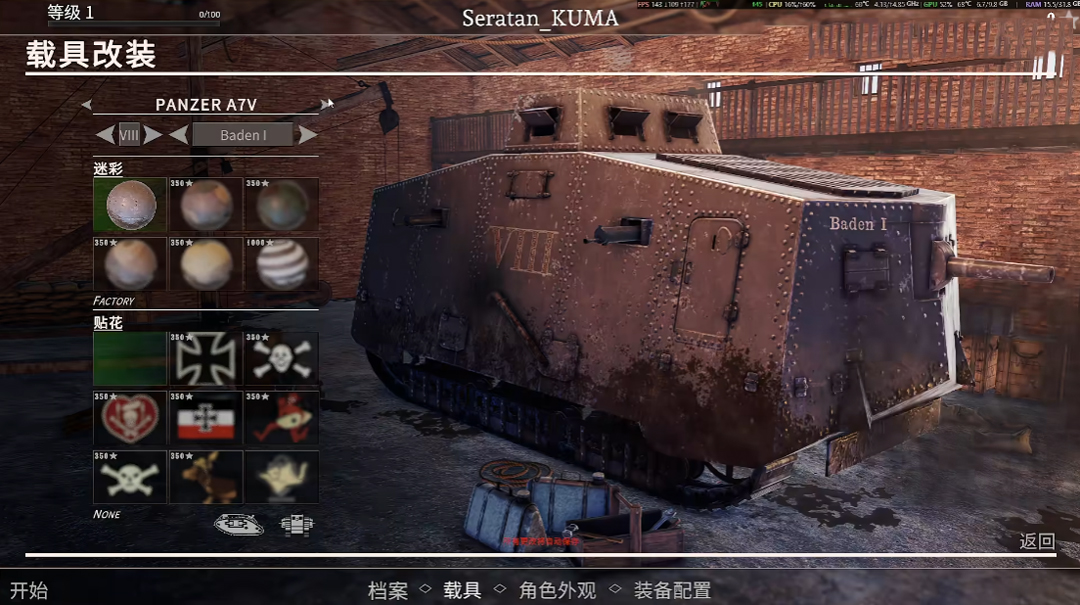The image size is (1080, 605).
Task: Select the 载具 vehicle tab
Action: (x=462, y=591)
